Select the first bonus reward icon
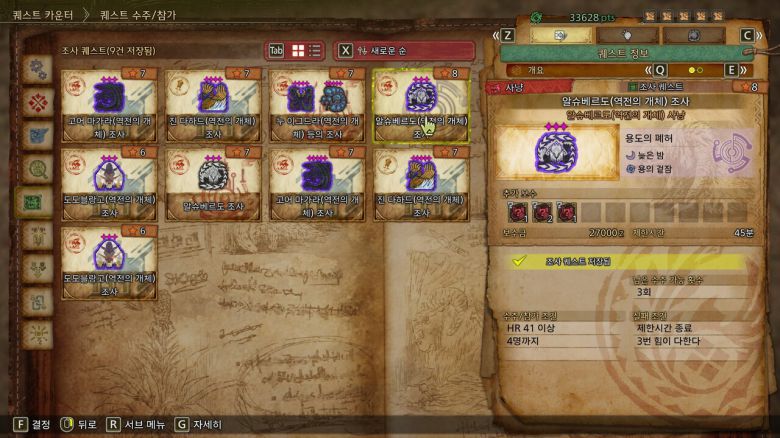780x438 pixels. (x=518, y=211)
